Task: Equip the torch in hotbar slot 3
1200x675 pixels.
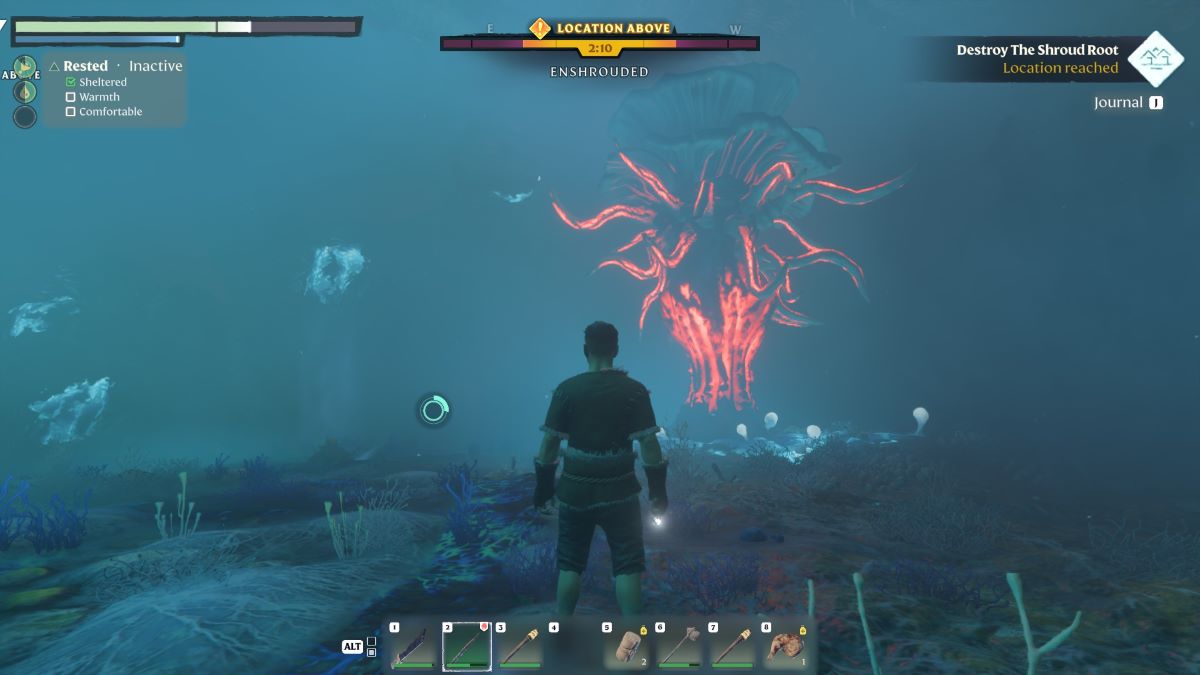Action: (x=520, y=647)
